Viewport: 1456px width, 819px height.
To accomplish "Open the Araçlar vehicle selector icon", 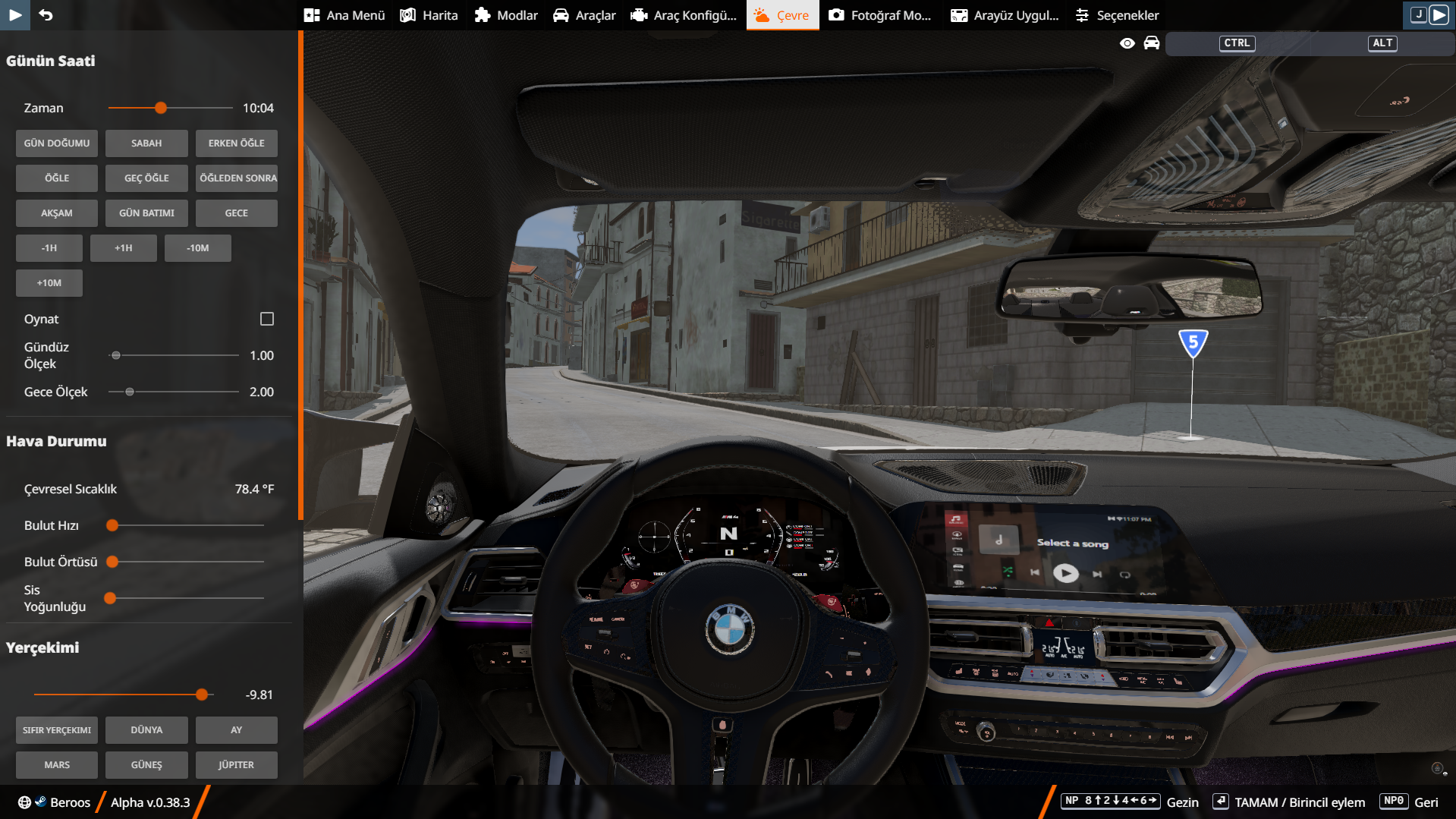I will tap(561, 14).
